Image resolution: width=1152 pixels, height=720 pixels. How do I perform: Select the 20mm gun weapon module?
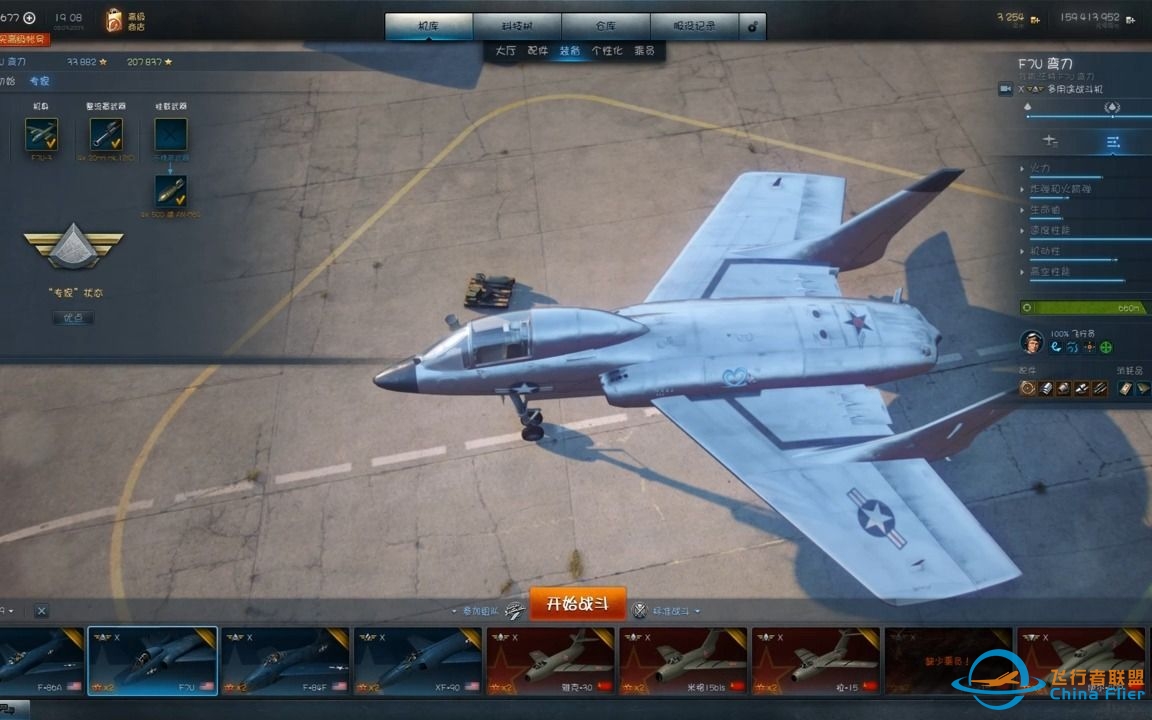pyautogui.click(x=106, y=134)
